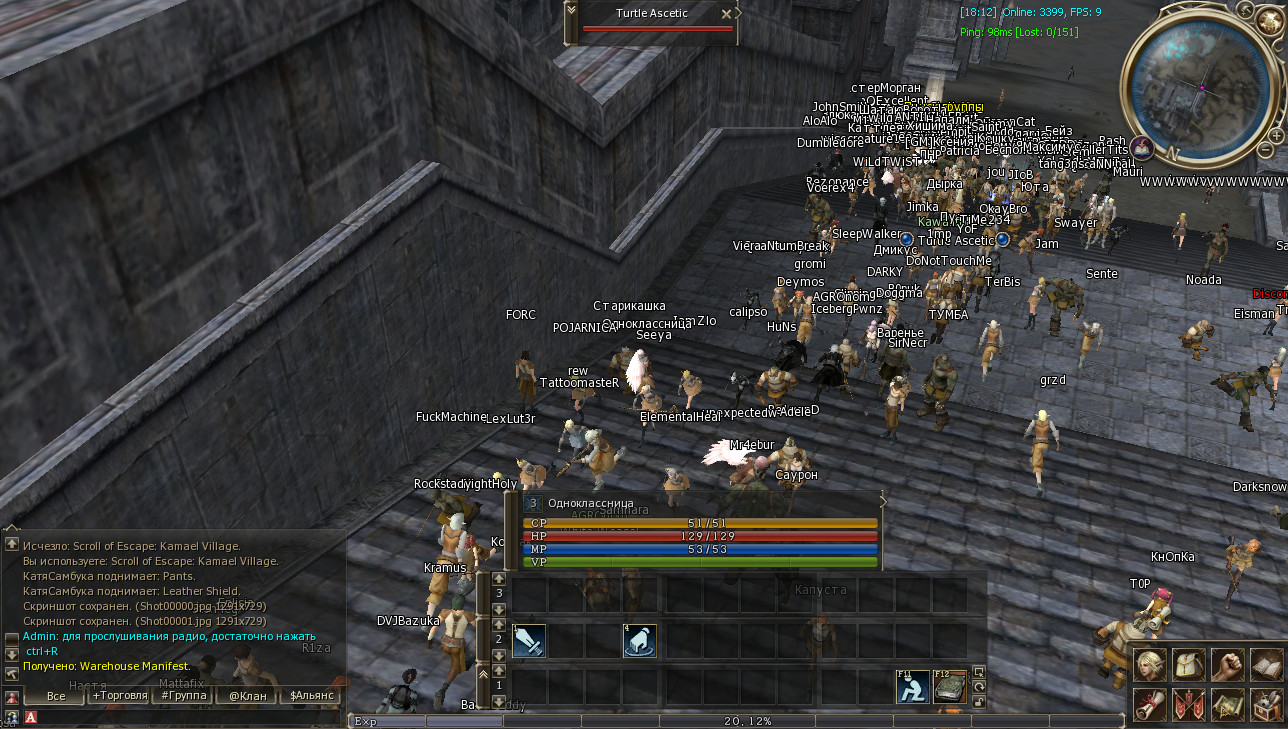Use the F12 book item slot

tap(950, 687)
